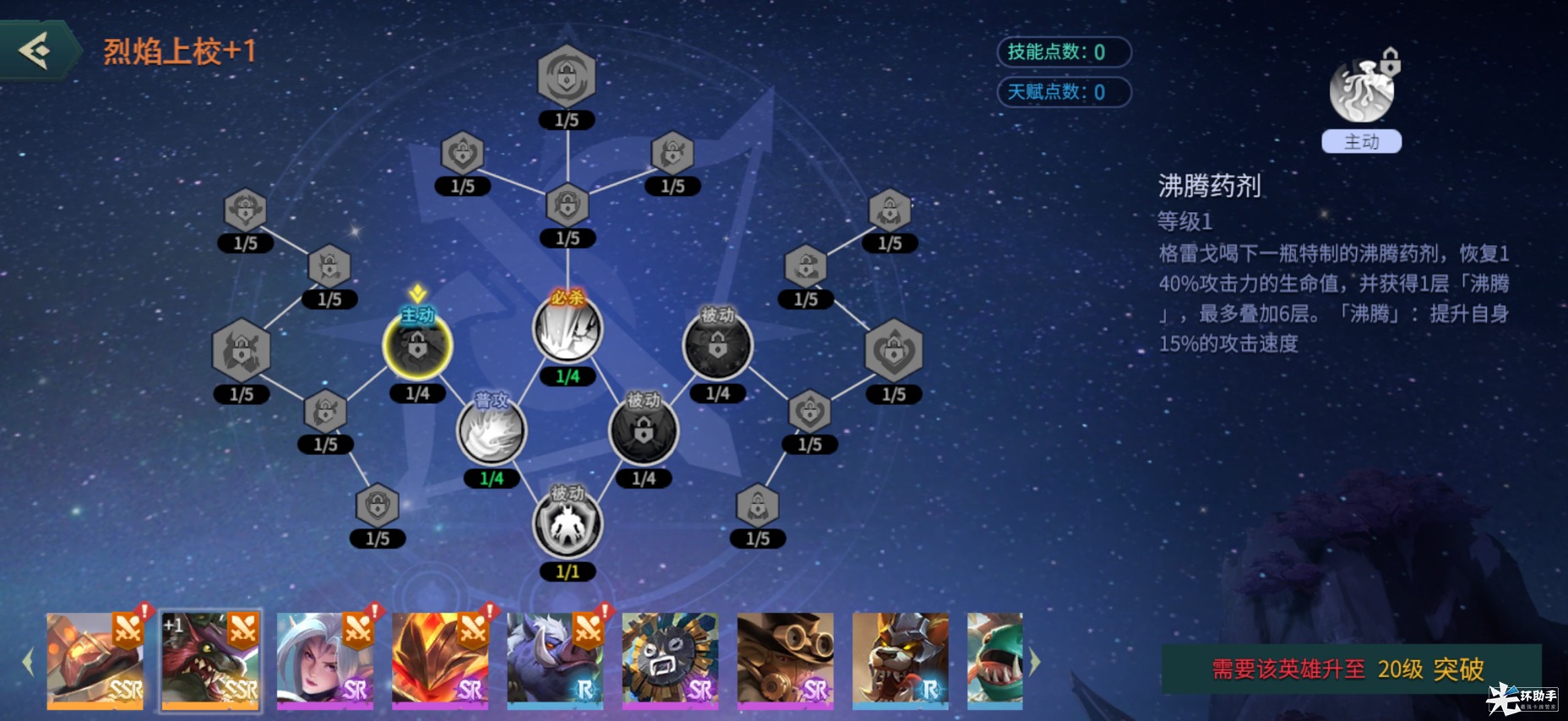1568x721 pixels.
Task: Choose the 普攻 basic attack node
Action: pos(492,431)
